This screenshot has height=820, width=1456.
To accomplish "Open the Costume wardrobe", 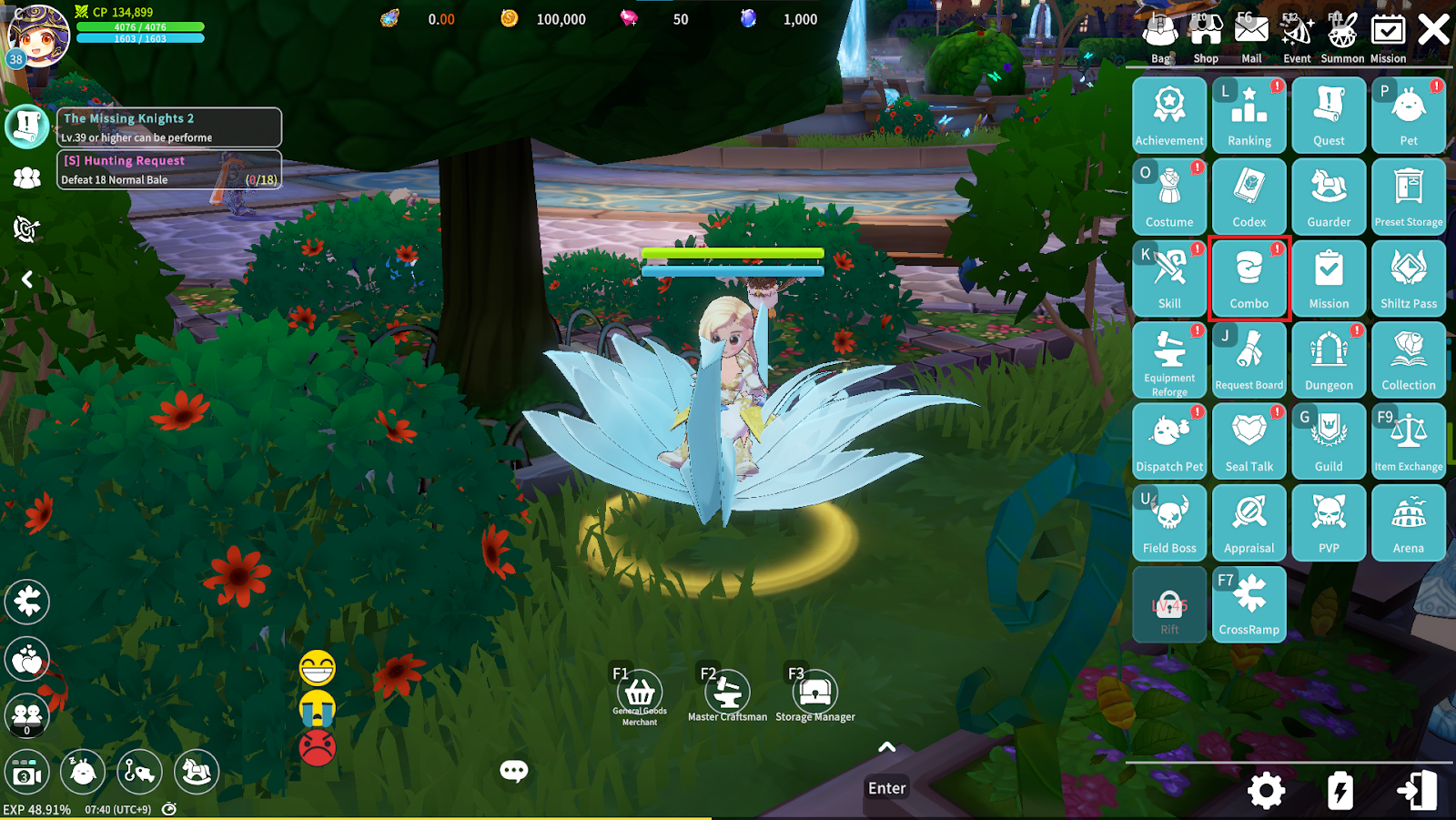I will coord(1169,197).
